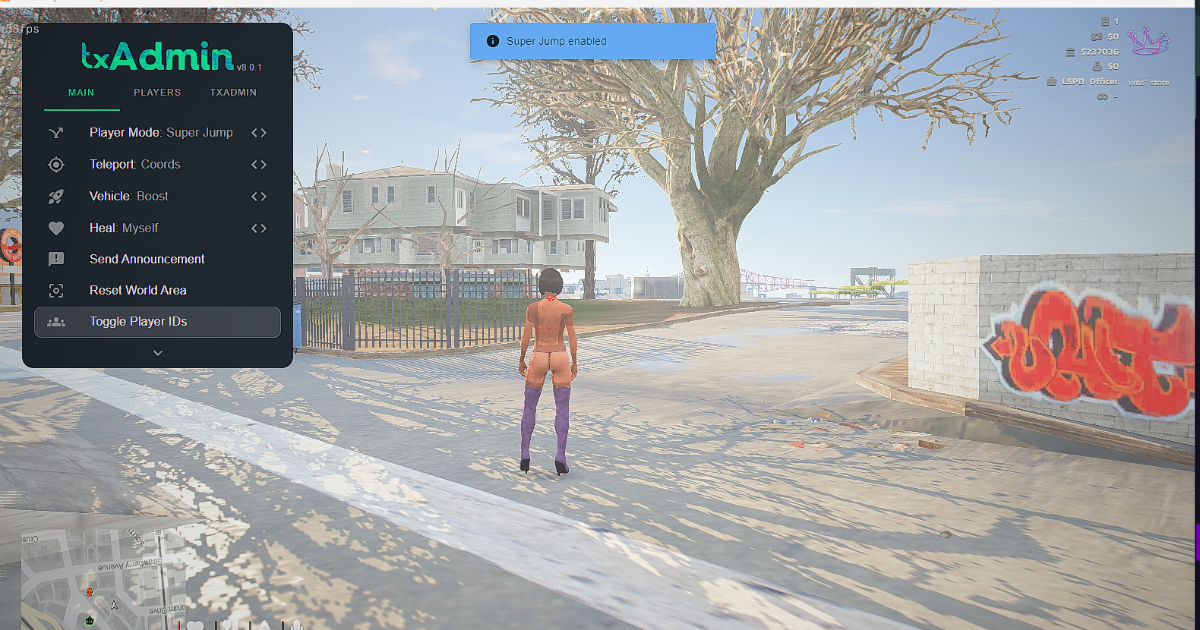Click Reset World Area
1200x630 pixels.
[138, 290]
